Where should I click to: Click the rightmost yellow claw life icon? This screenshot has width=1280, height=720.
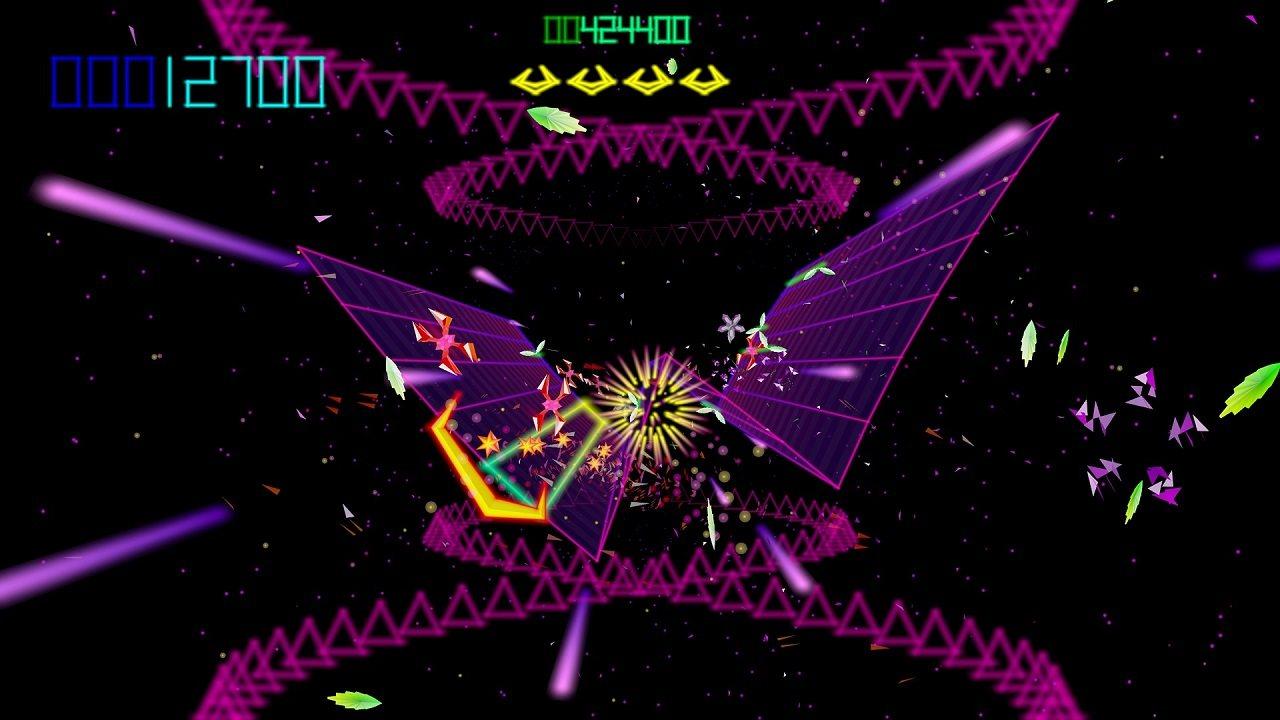(703, 78)
